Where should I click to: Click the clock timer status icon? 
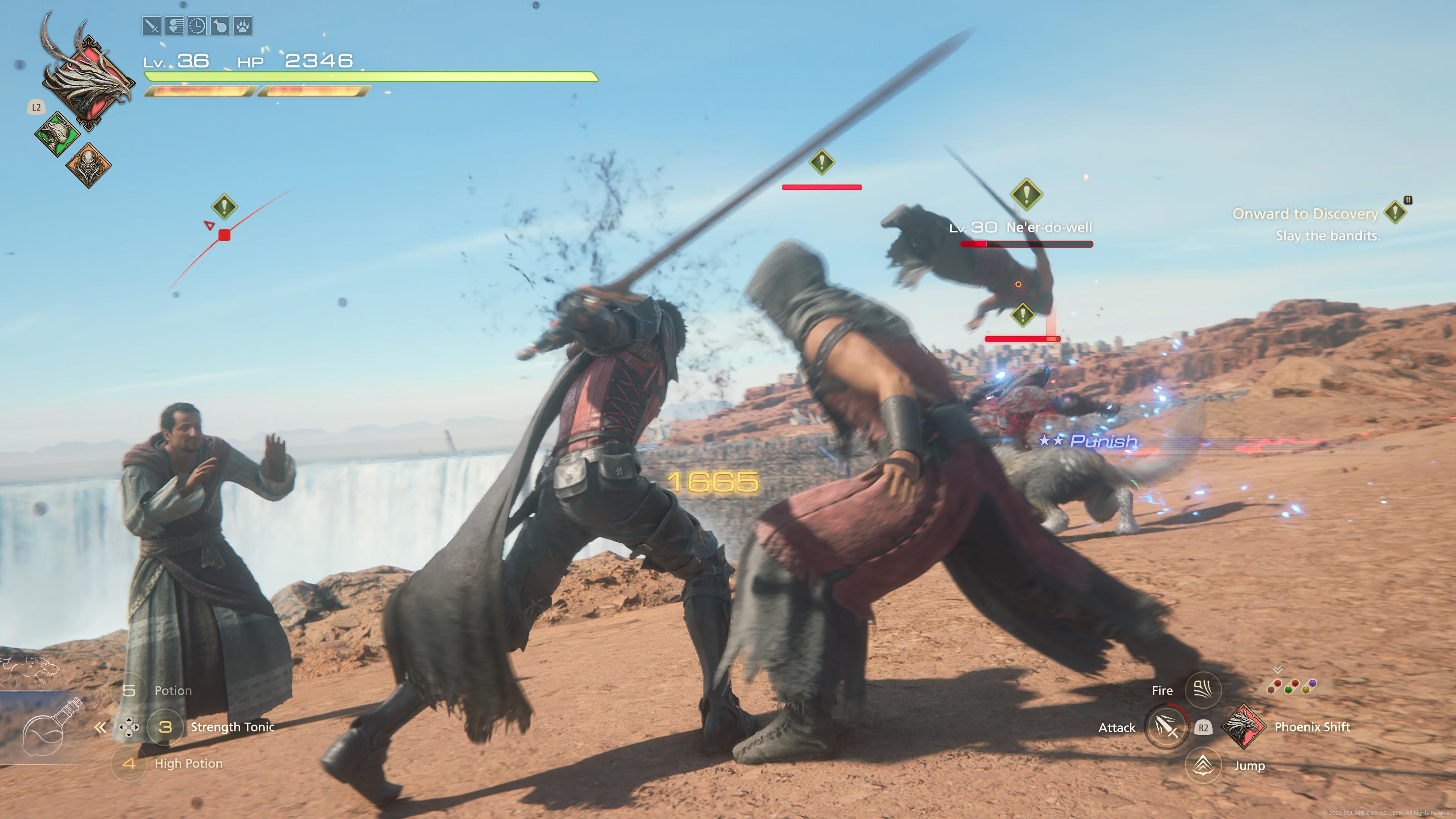pyautogui.click(x=197, y=26)
